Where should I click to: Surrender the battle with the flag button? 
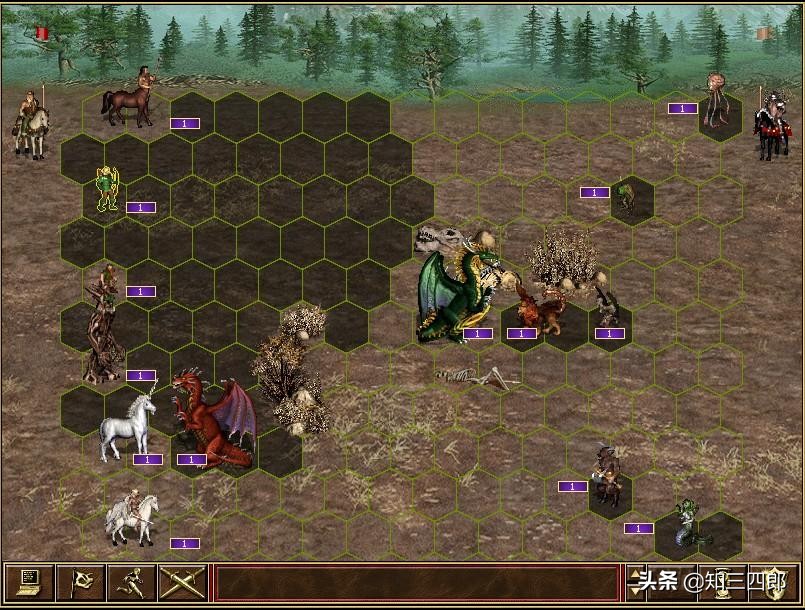(x=81, y=582)
